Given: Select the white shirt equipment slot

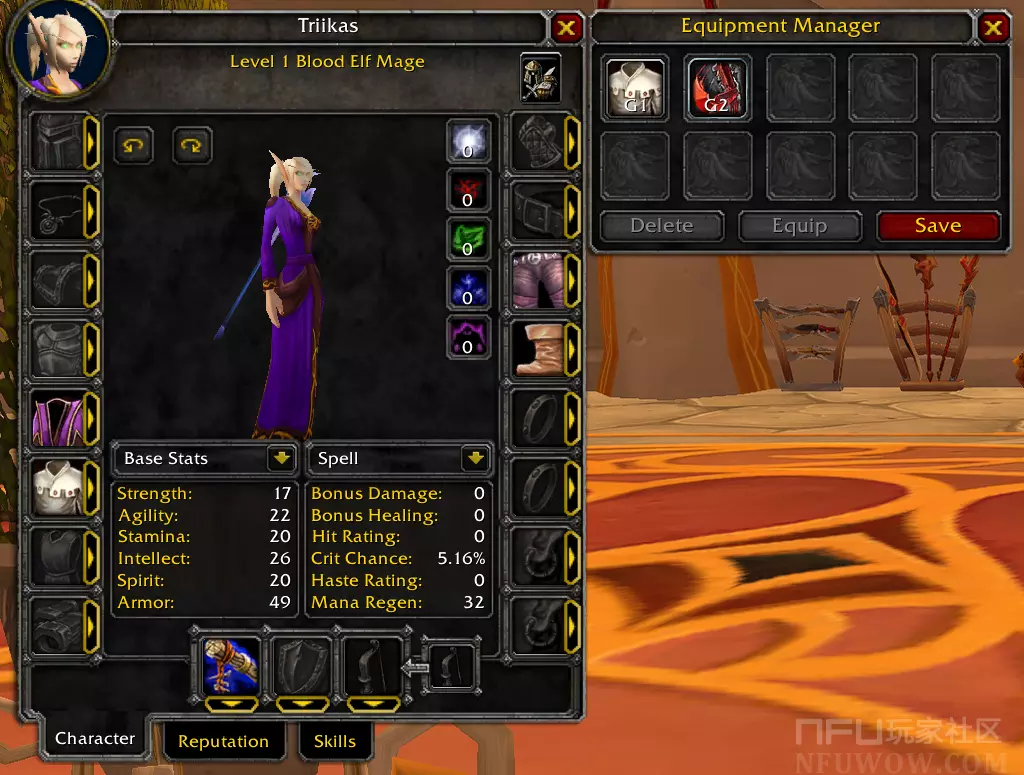Looking at the screenshot, I should [56, 488].
